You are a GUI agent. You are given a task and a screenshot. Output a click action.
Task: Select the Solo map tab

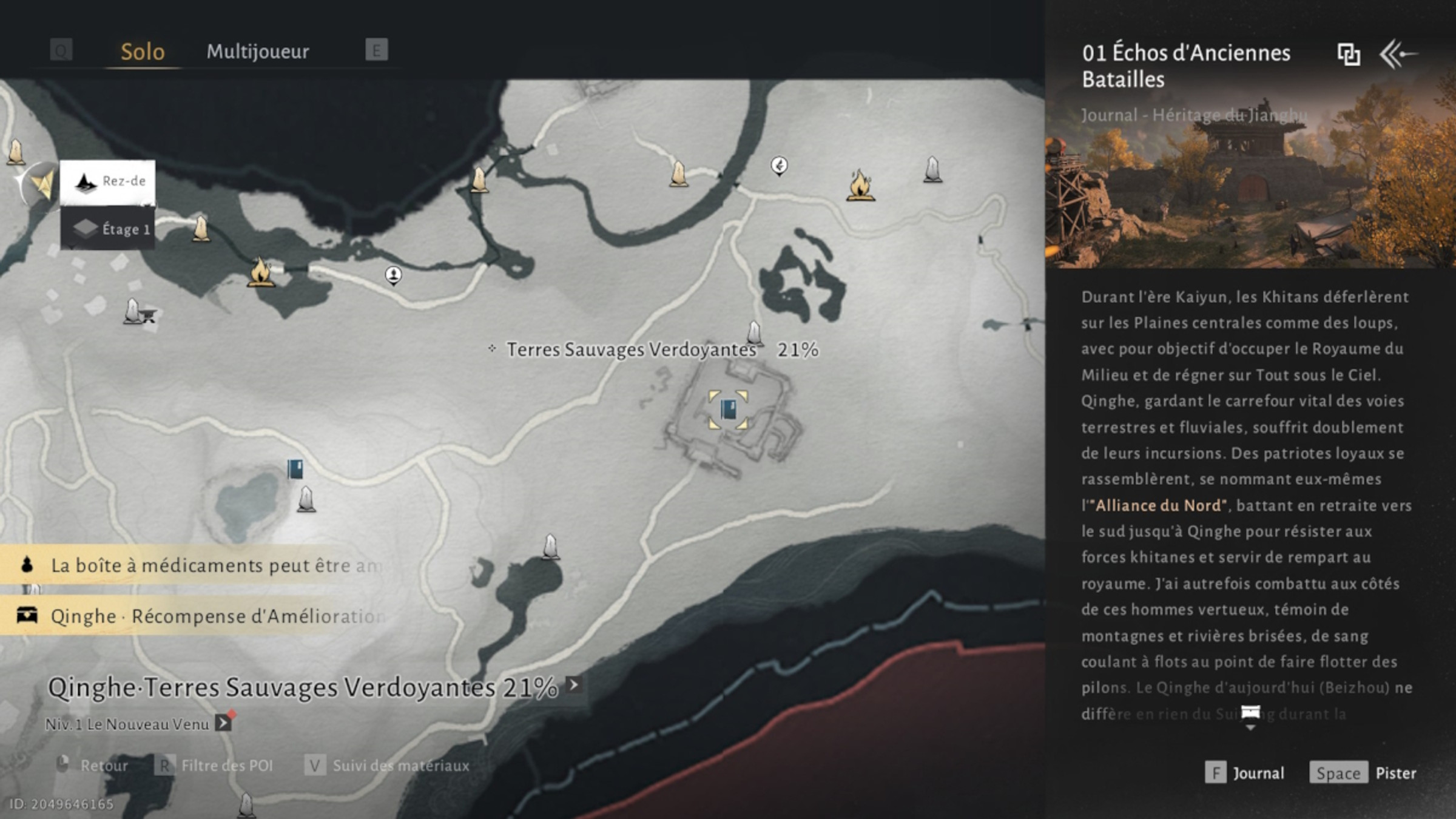(143, 52)
